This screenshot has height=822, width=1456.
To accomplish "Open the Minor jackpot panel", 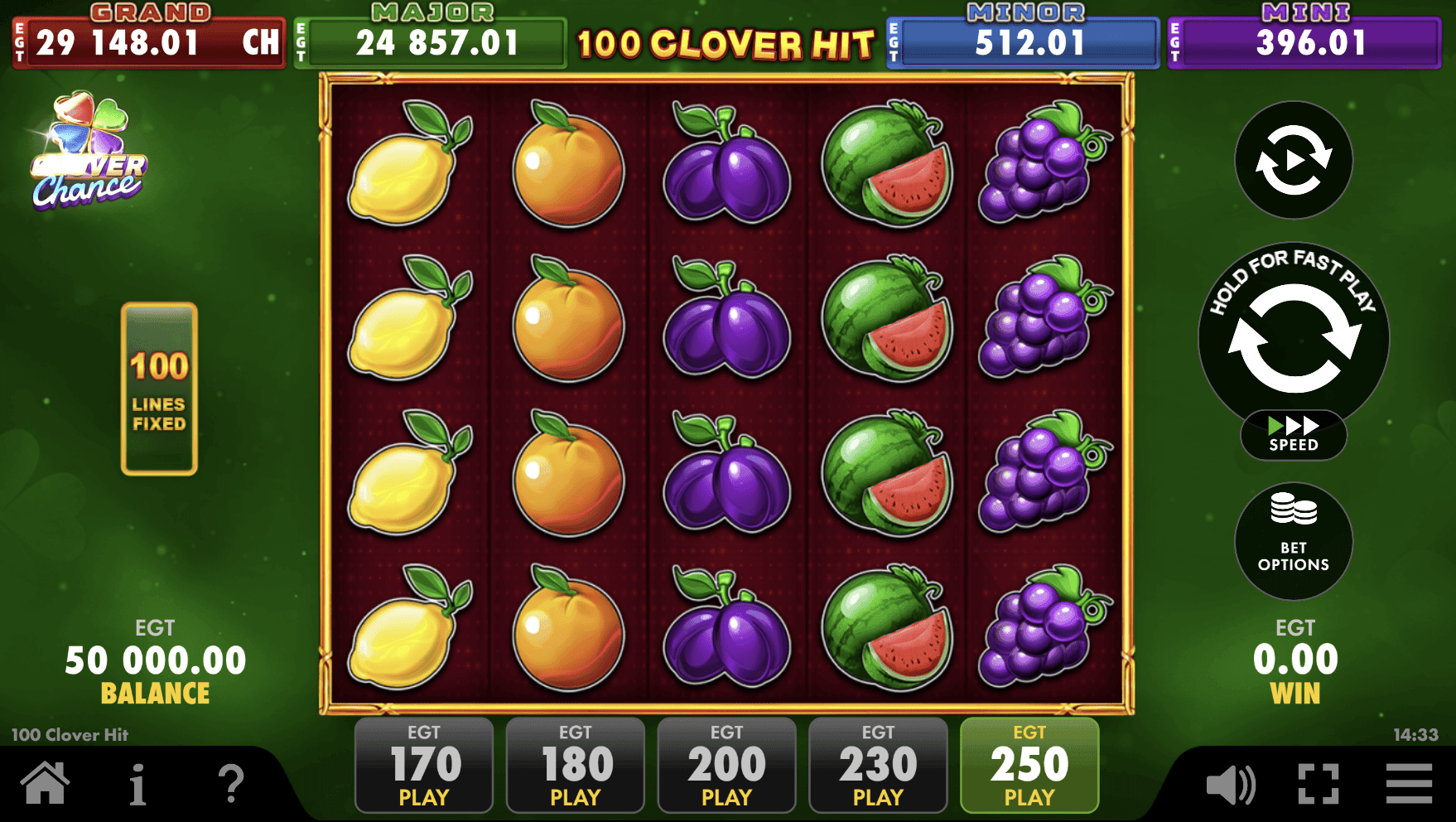I will 1023,37.
